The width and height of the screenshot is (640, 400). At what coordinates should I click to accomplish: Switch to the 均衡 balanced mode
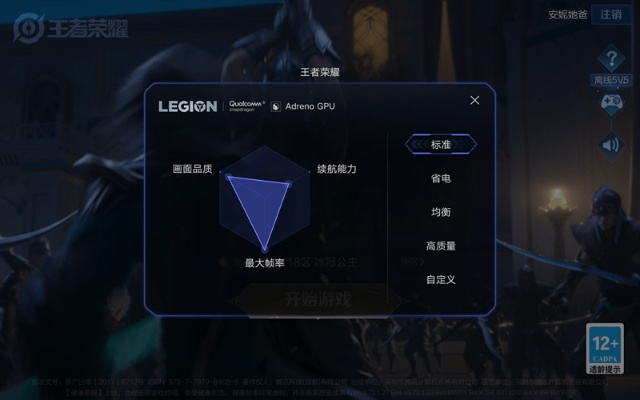tap(441, 212)
